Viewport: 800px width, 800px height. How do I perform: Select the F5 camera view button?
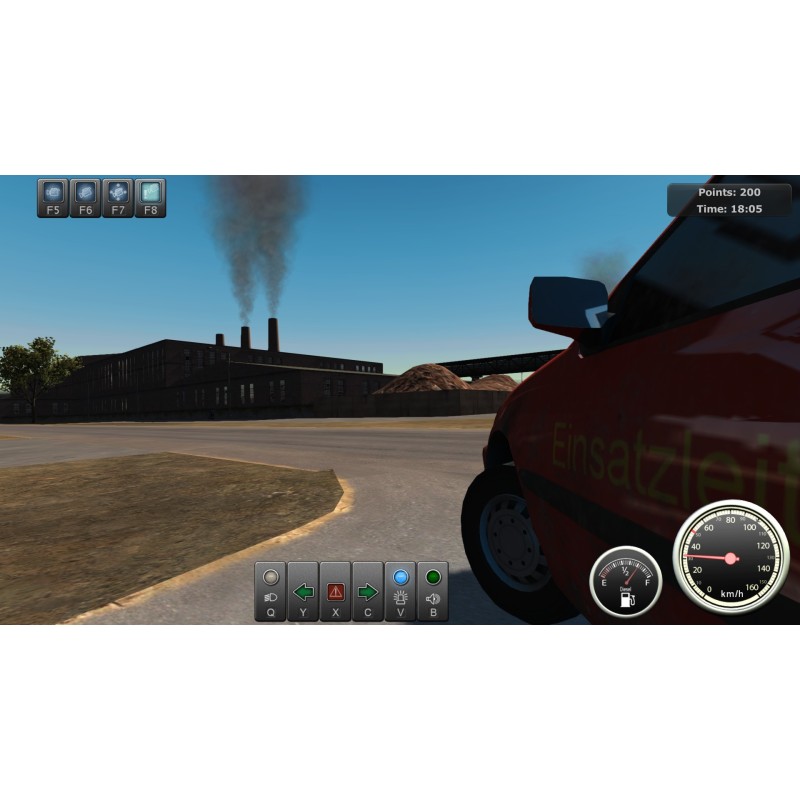click(53, 197)
